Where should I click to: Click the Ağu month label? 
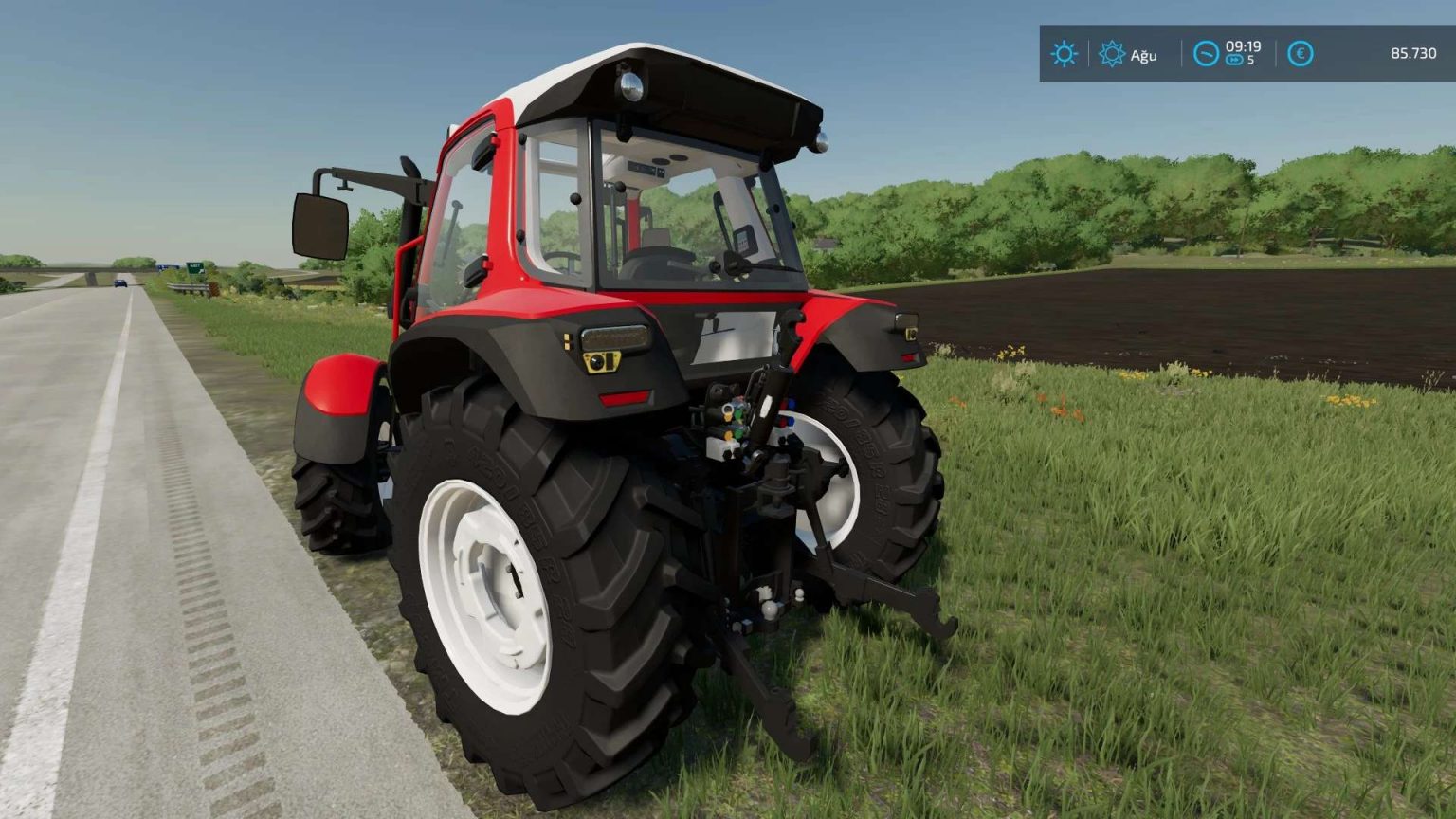click(1143, 55)
